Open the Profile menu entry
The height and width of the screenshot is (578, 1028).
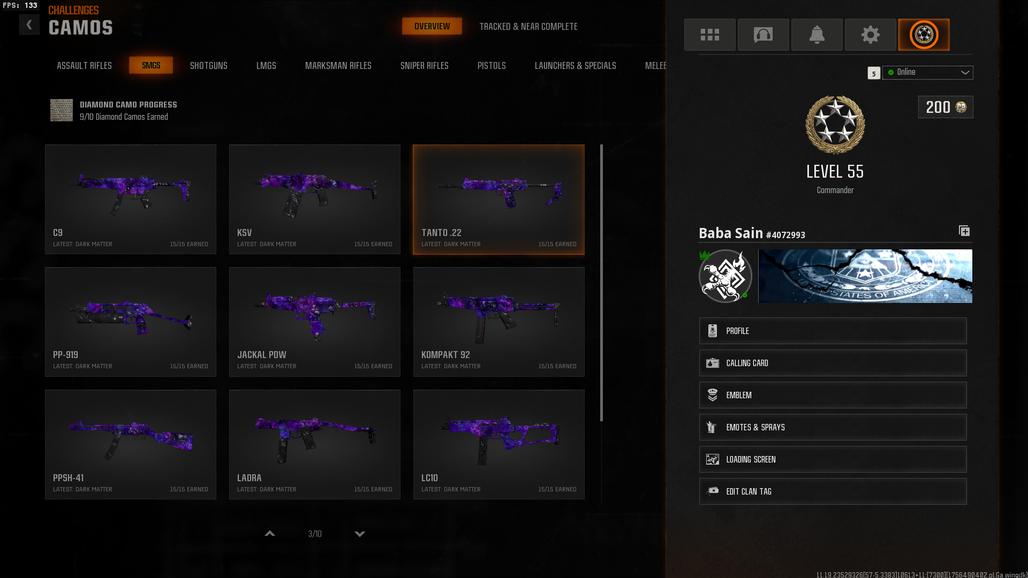pos(832,331)
